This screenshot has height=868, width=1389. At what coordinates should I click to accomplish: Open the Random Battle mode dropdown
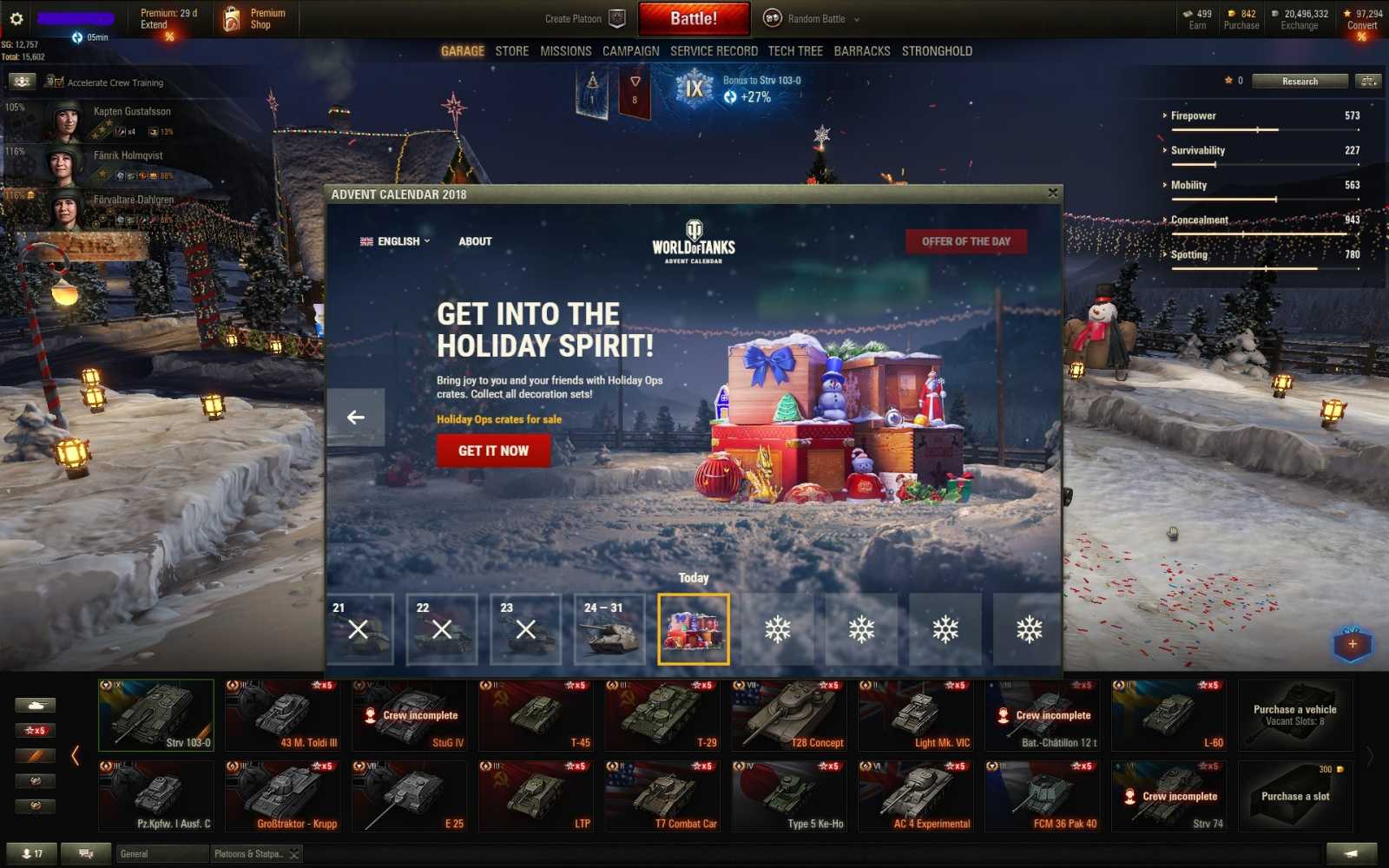pos(816,18)
